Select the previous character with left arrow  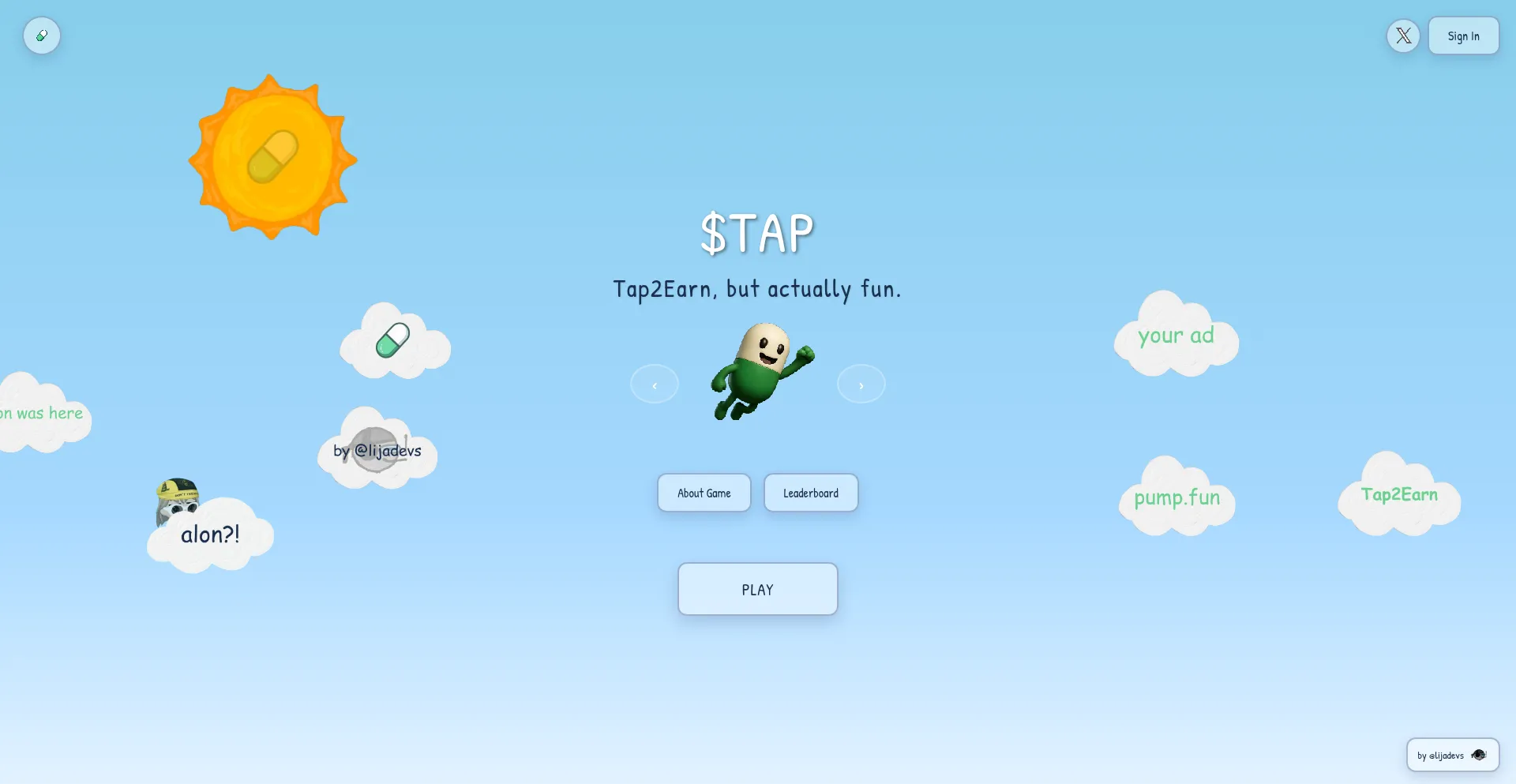pyautogui.click(x=654, y=384)
